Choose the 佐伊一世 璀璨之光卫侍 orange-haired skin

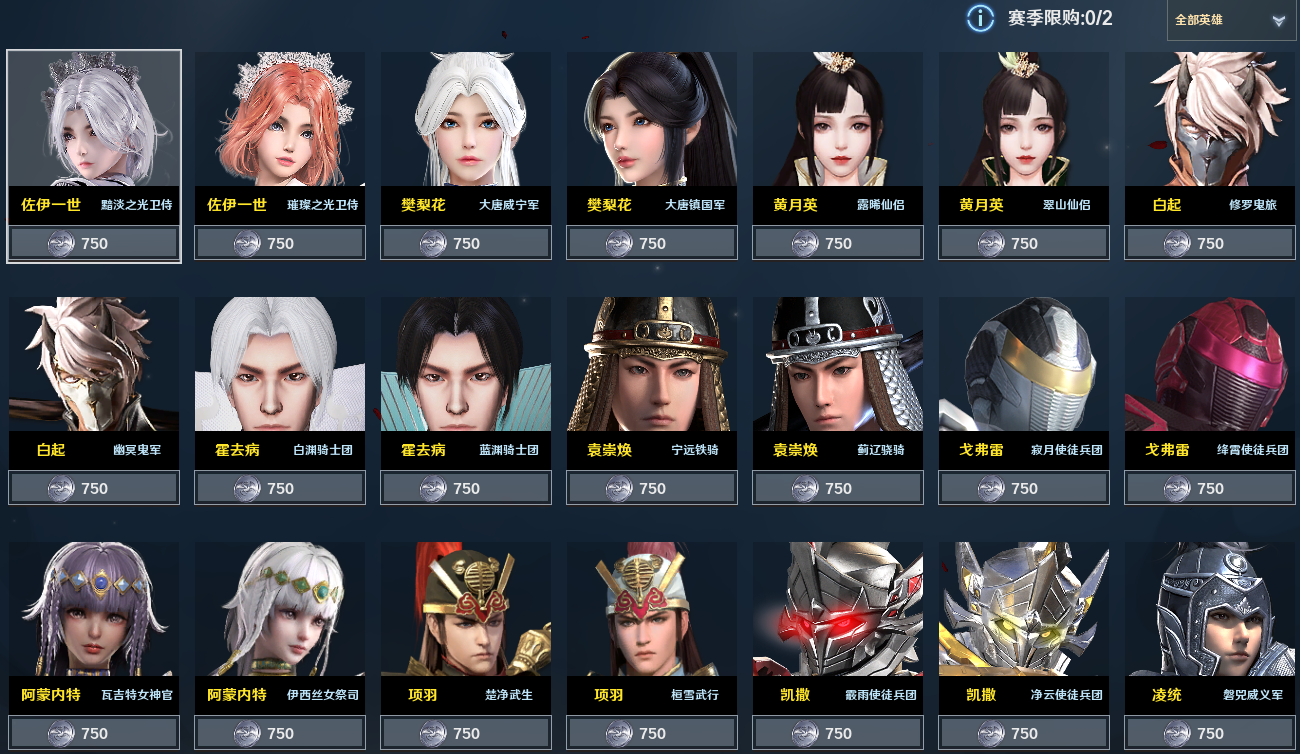(280, 120)
